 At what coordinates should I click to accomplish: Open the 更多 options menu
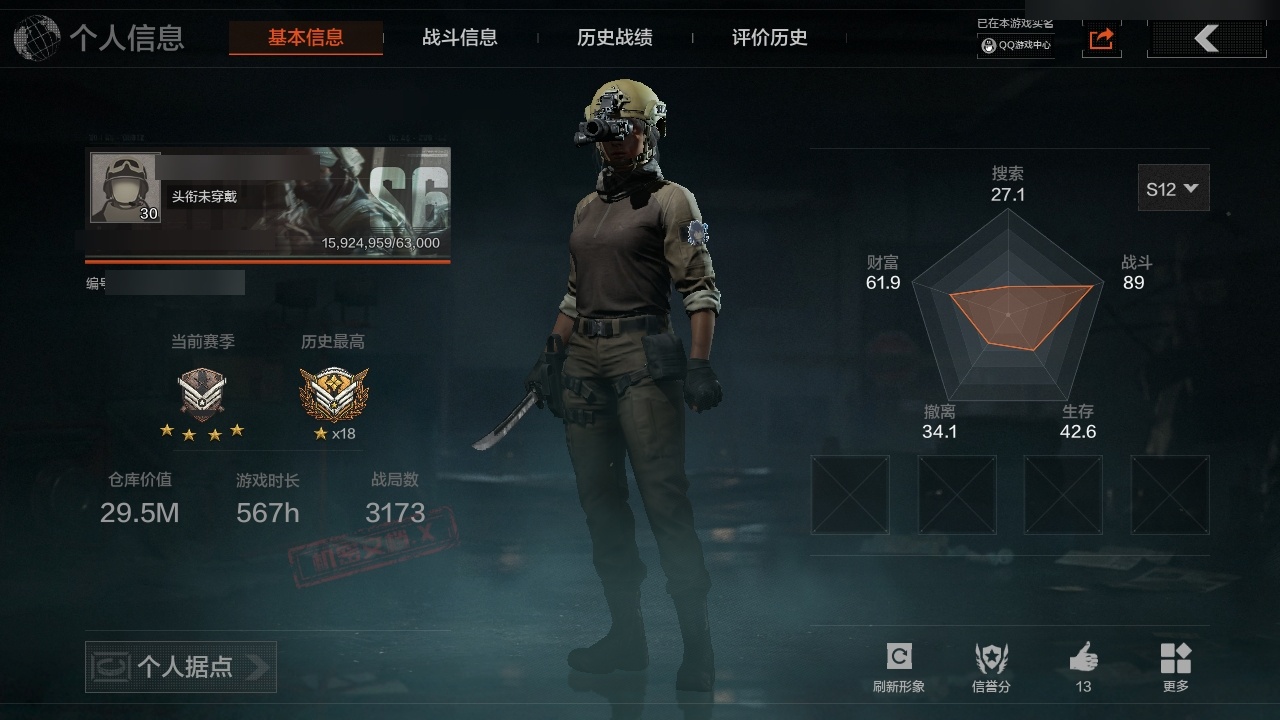(1176, 667)
